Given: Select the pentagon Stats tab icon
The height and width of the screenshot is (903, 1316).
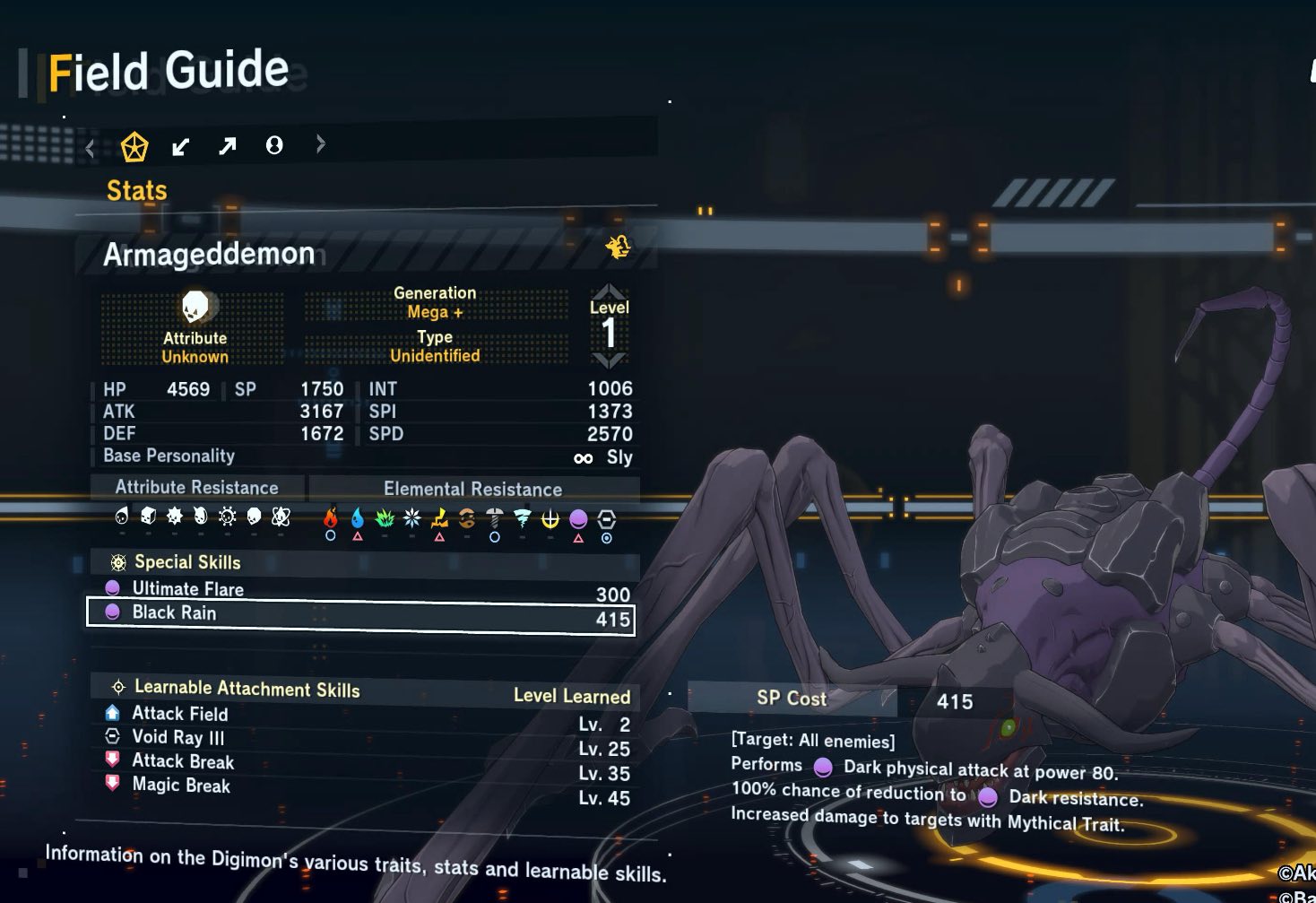Looking at the screenshot, I should coord(134,146).
